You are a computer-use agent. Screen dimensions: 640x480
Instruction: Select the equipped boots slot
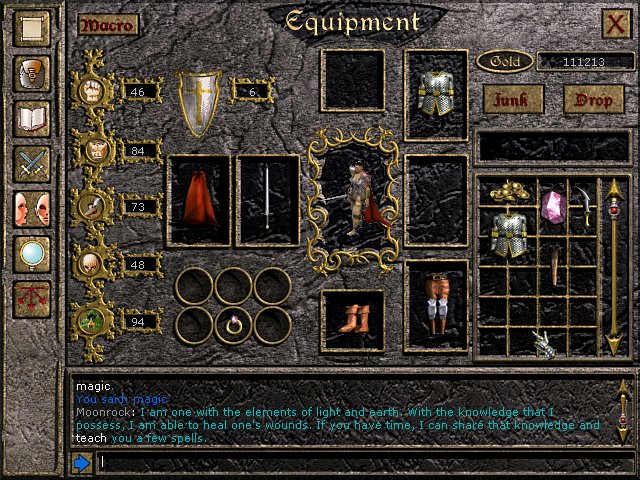point(352,321)
